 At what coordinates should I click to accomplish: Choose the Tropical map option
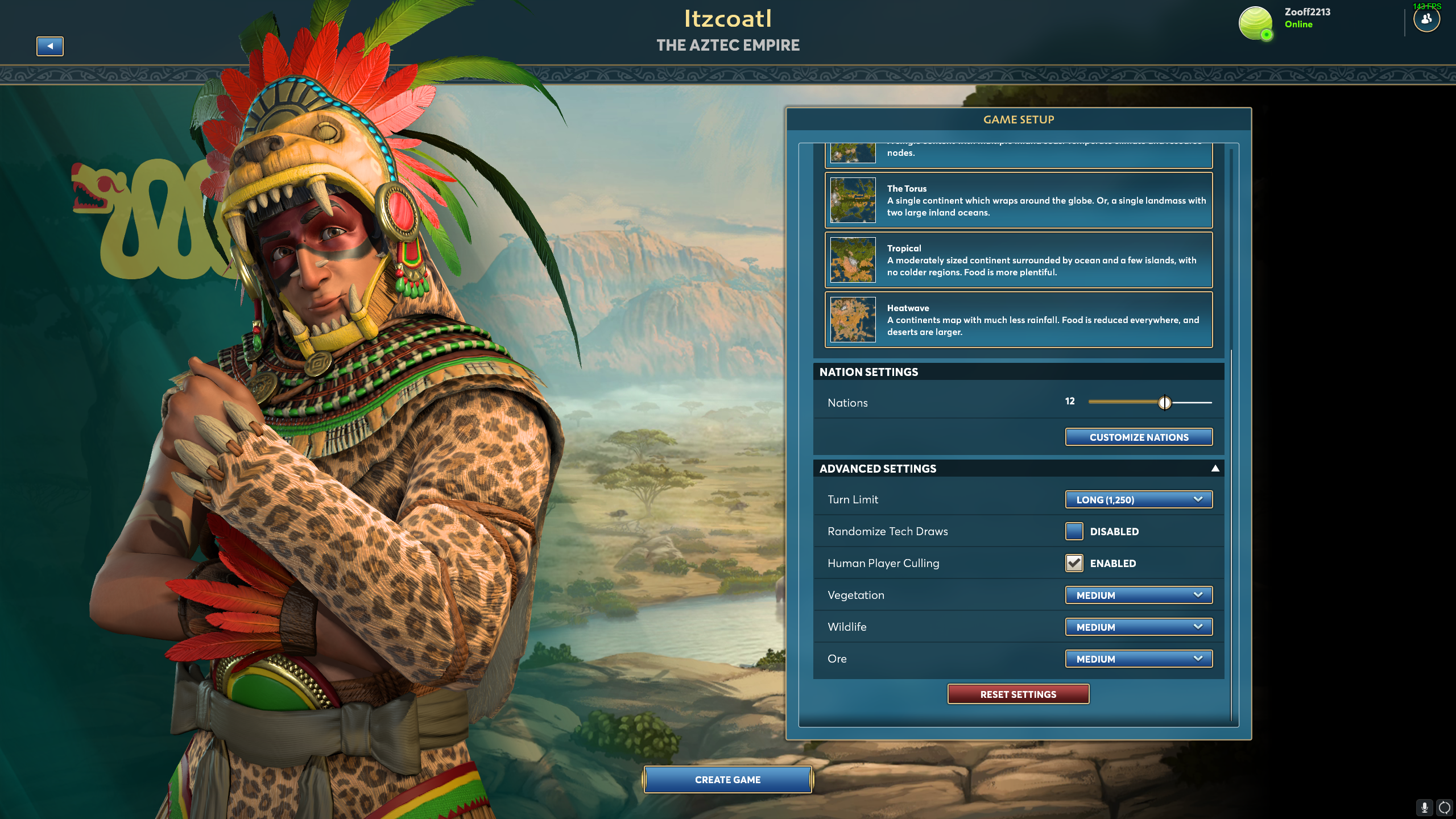tap(1018, 260)
